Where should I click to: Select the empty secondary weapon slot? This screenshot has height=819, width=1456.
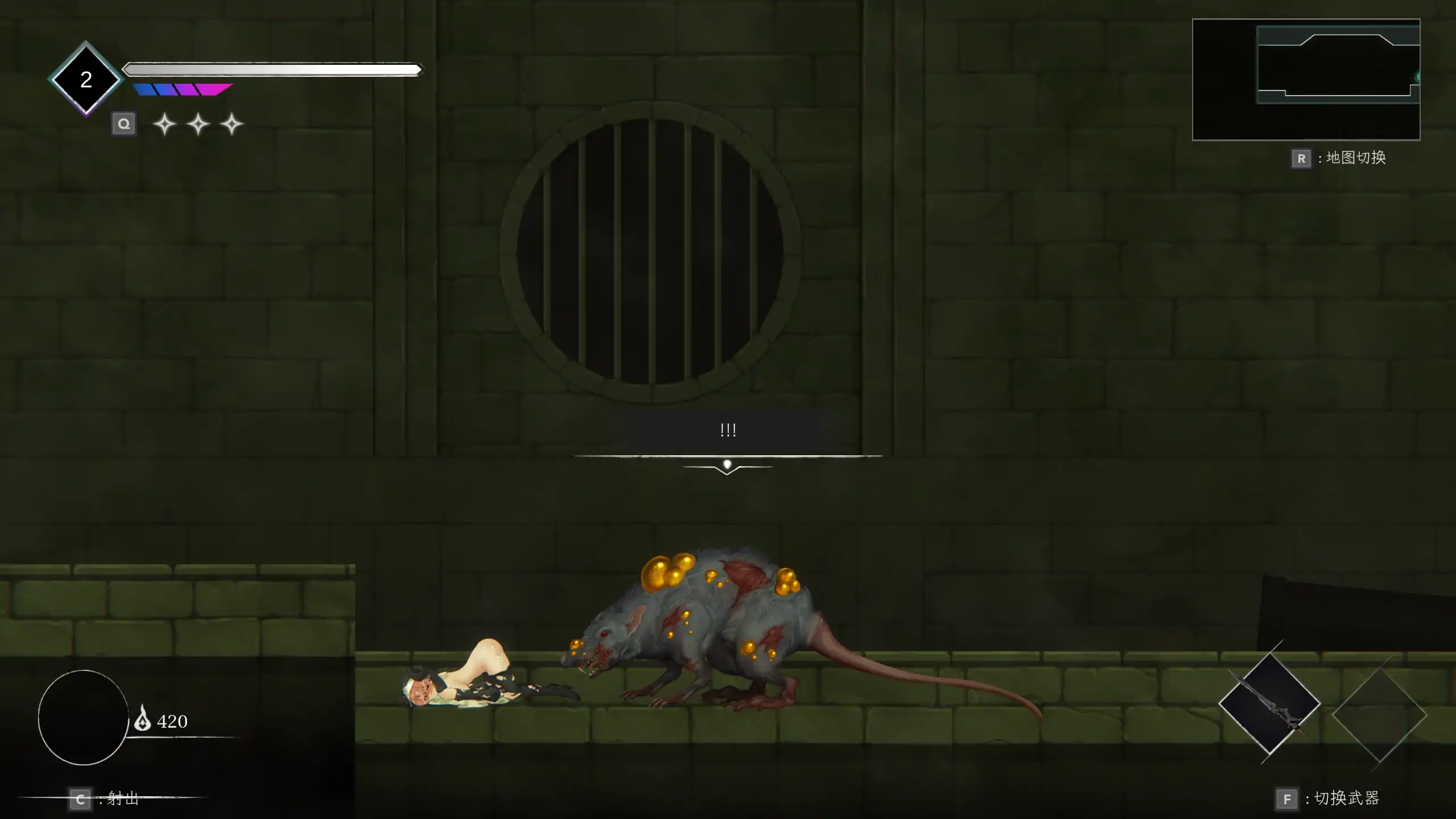click(1379, 714)
